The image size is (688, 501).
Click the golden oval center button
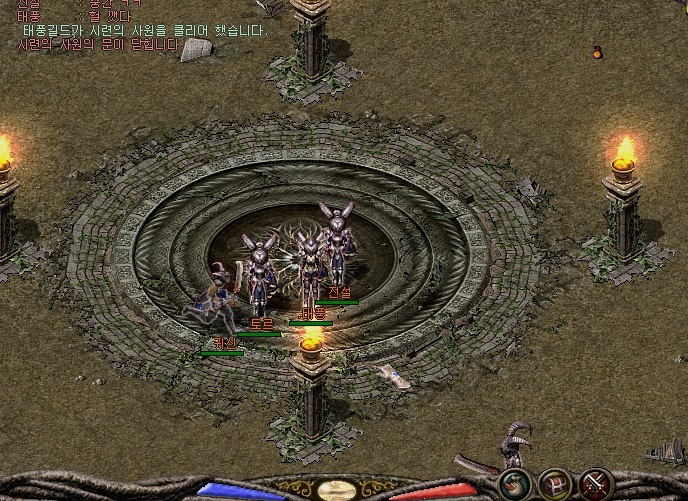click(336, 490)
